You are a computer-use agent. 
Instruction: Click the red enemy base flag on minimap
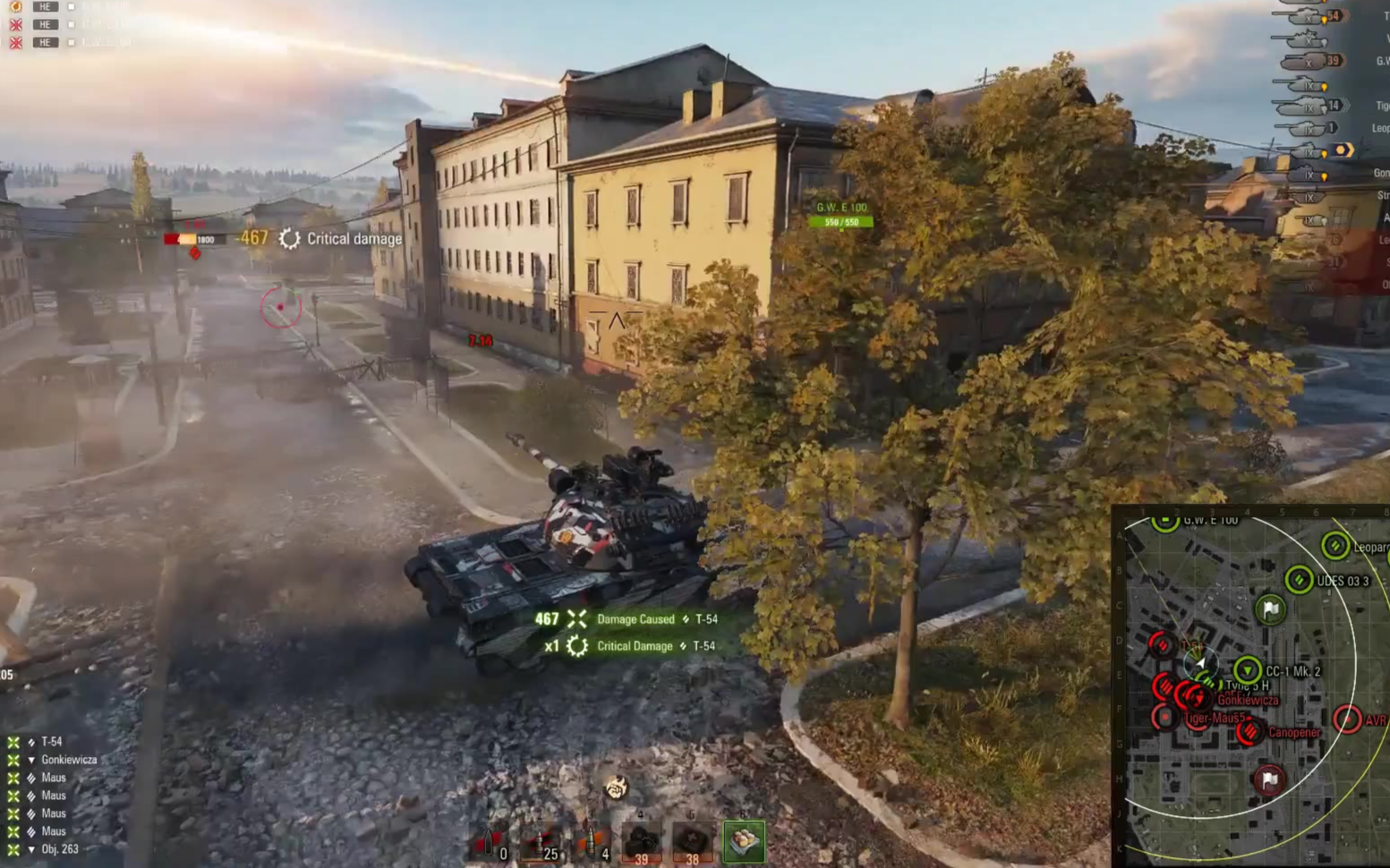tap(1269, 779)
